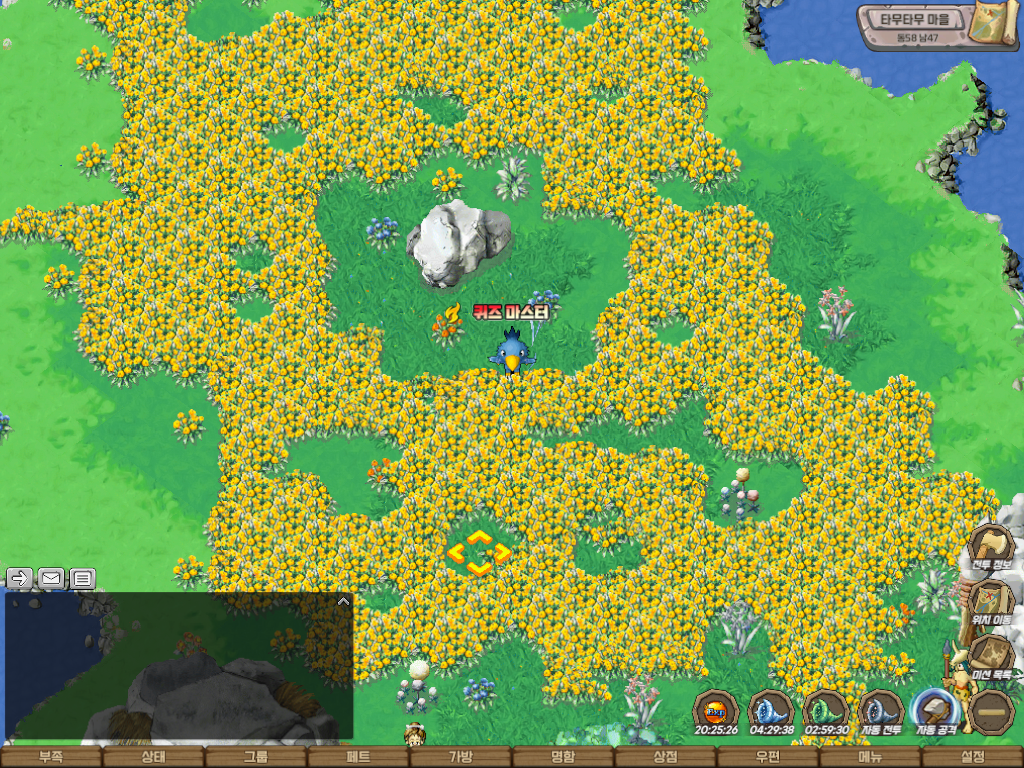Open the 메뉴 button on the bottom bar

[870, 758]
